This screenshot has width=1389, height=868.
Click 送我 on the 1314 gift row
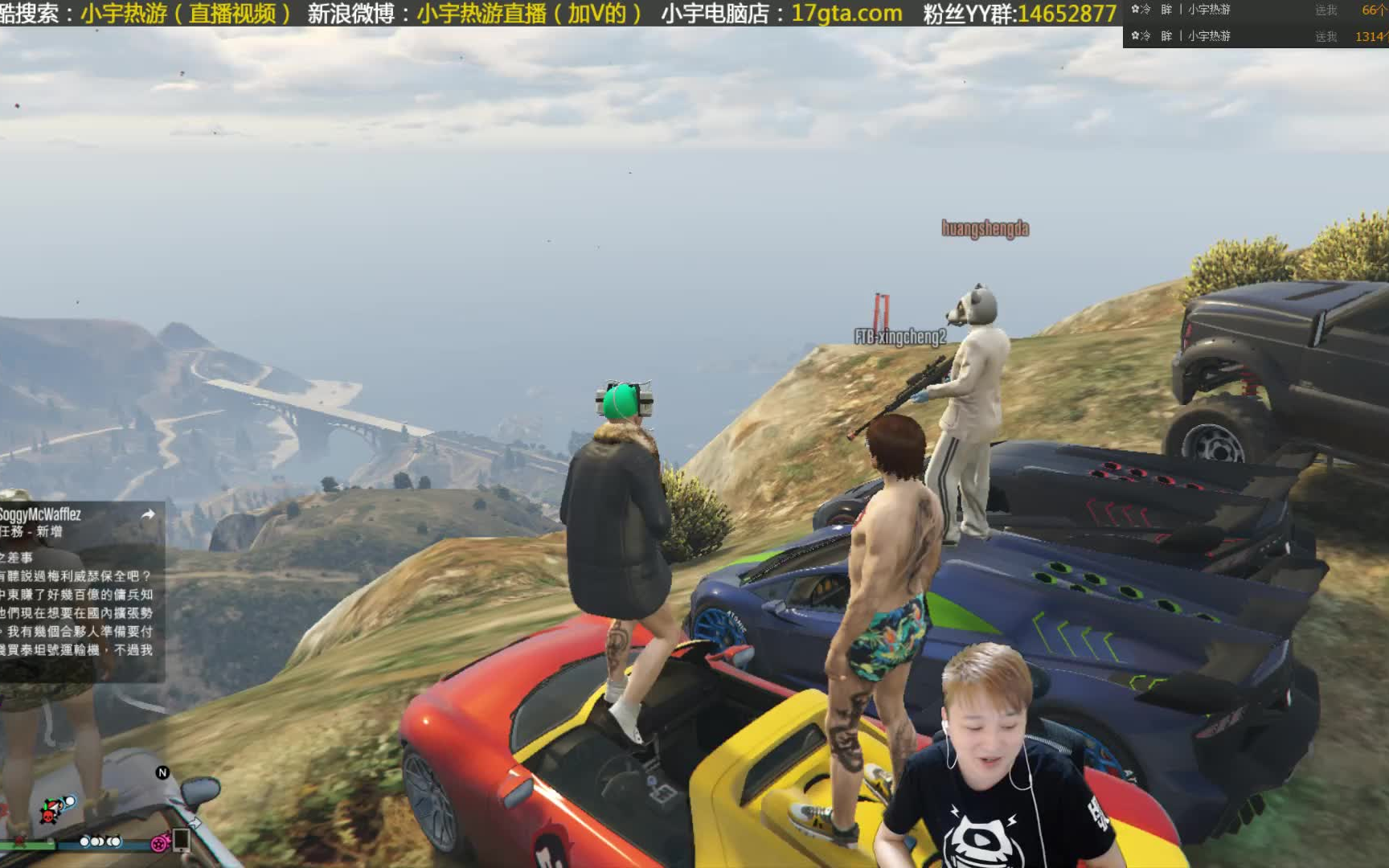coord(1326,36)
